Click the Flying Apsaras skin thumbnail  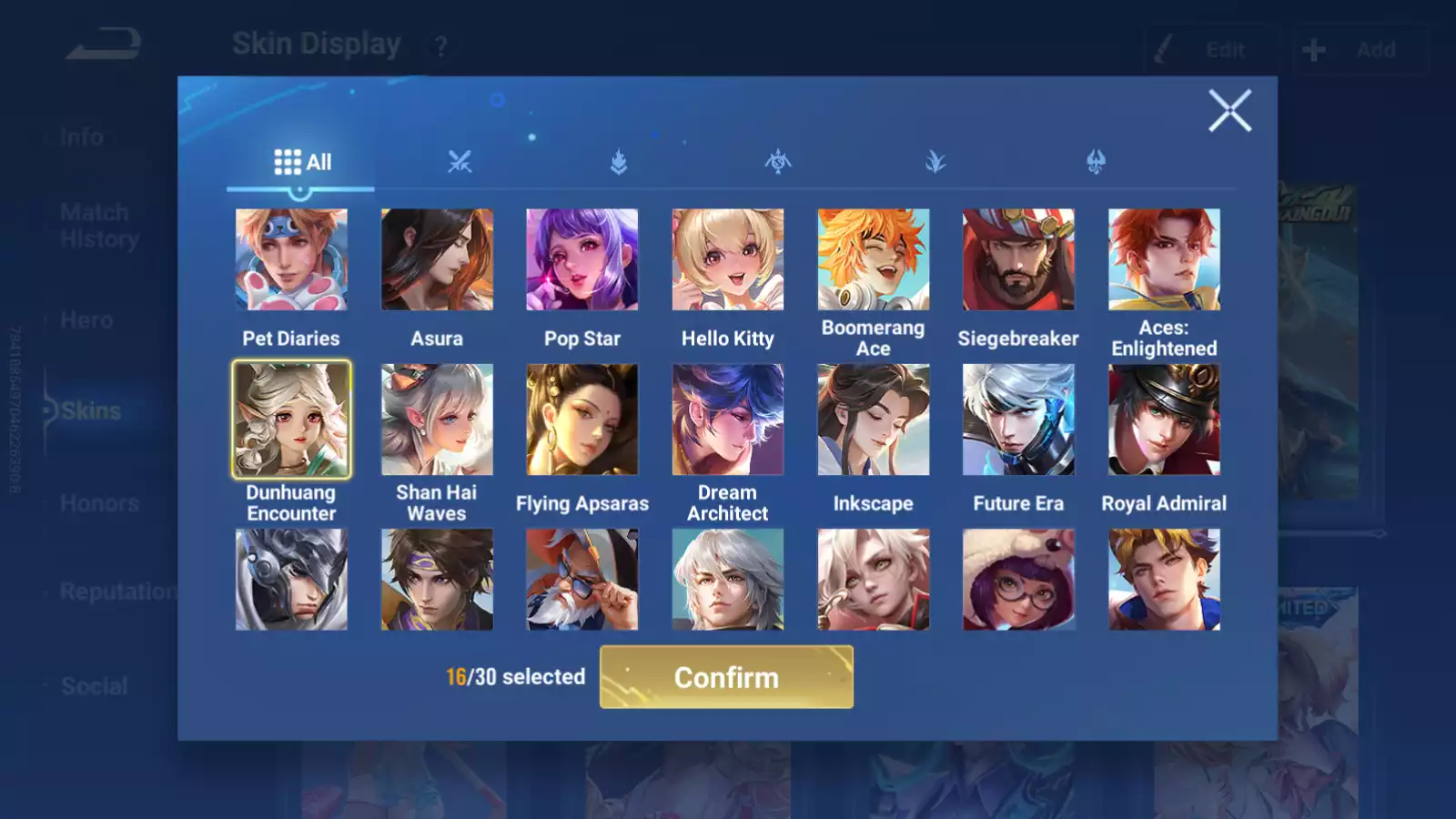581,419
